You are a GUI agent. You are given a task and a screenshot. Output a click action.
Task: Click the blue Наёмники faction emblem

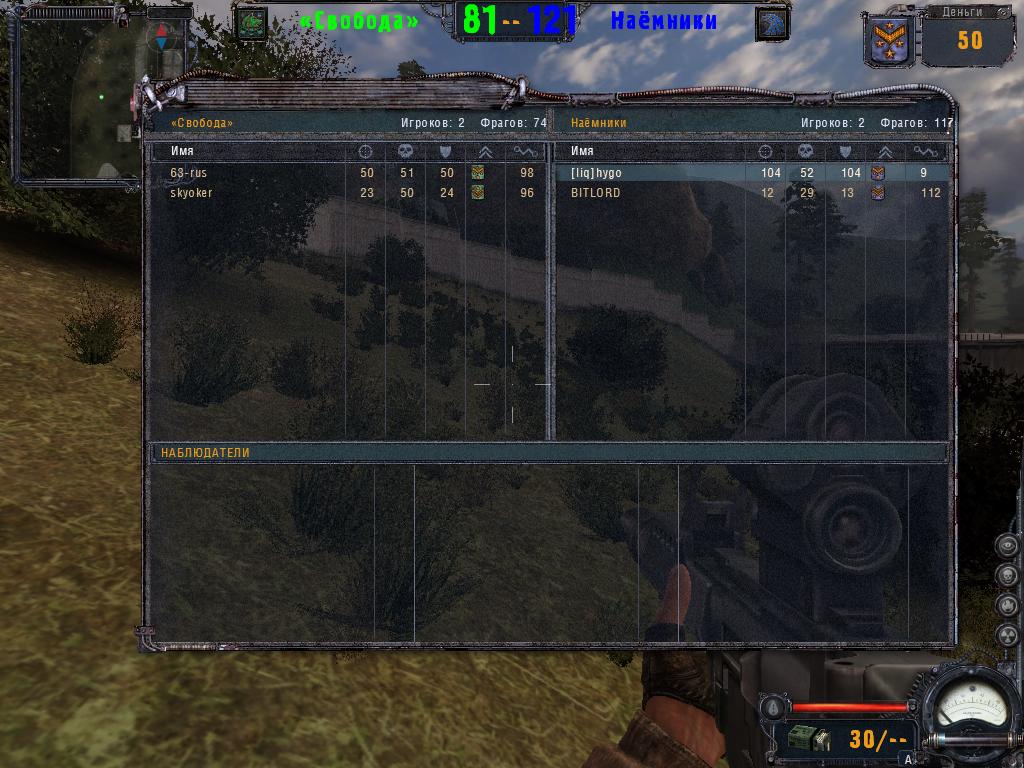[x=771, y=23]
